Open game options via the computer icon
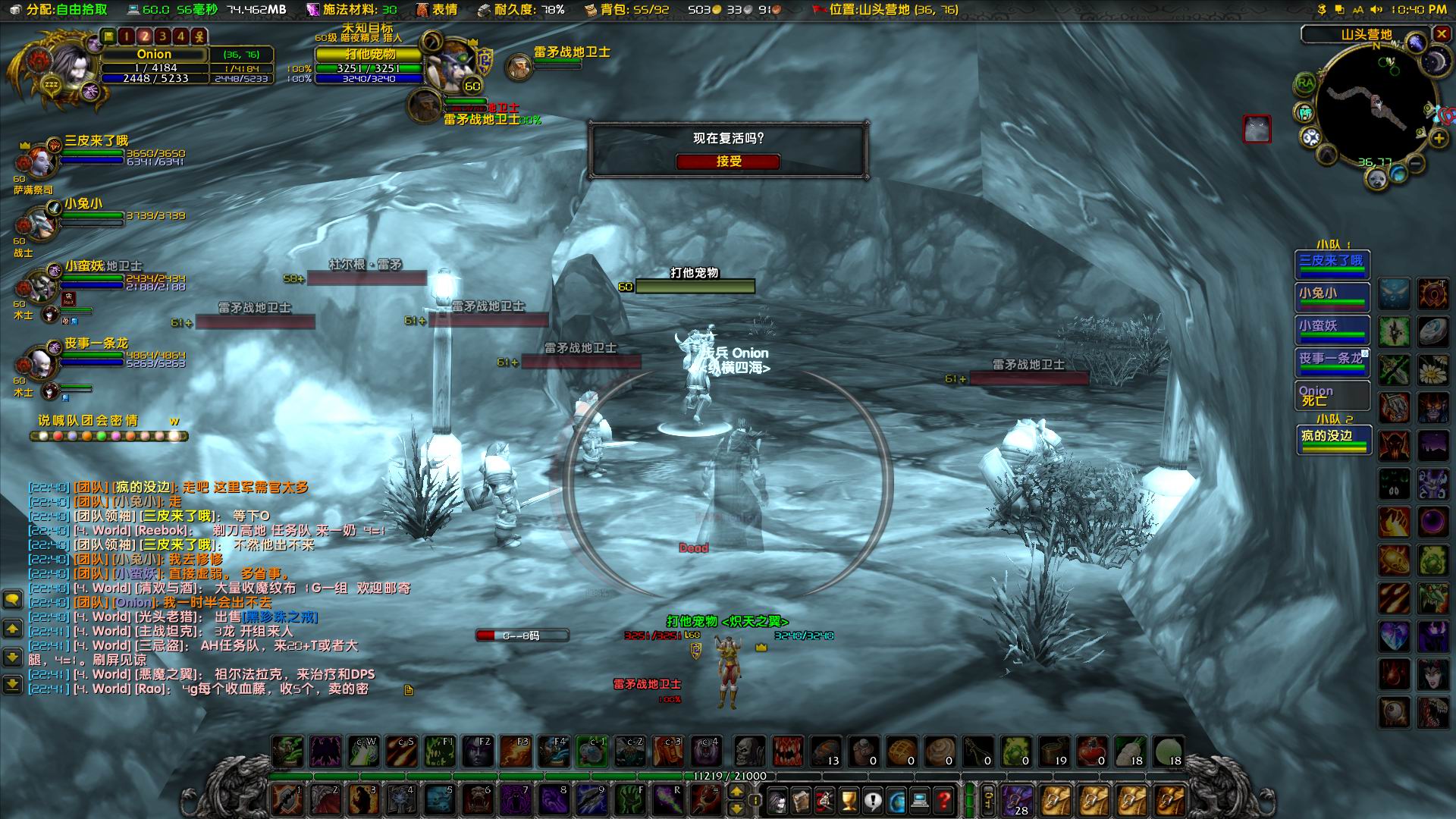The image size is (1456, 819). coord(919,800)
